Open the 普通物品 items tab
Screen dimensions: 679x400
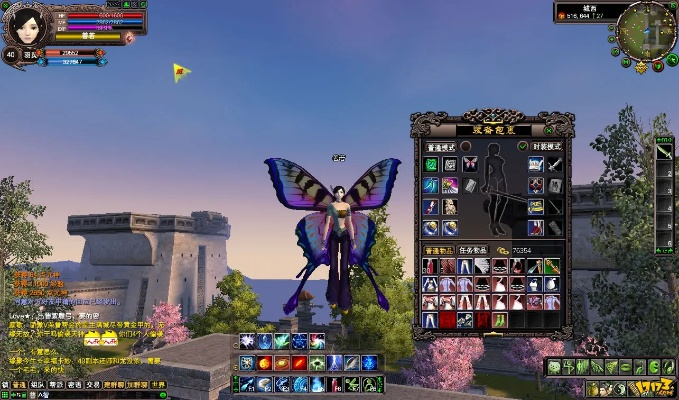(440, 250)
